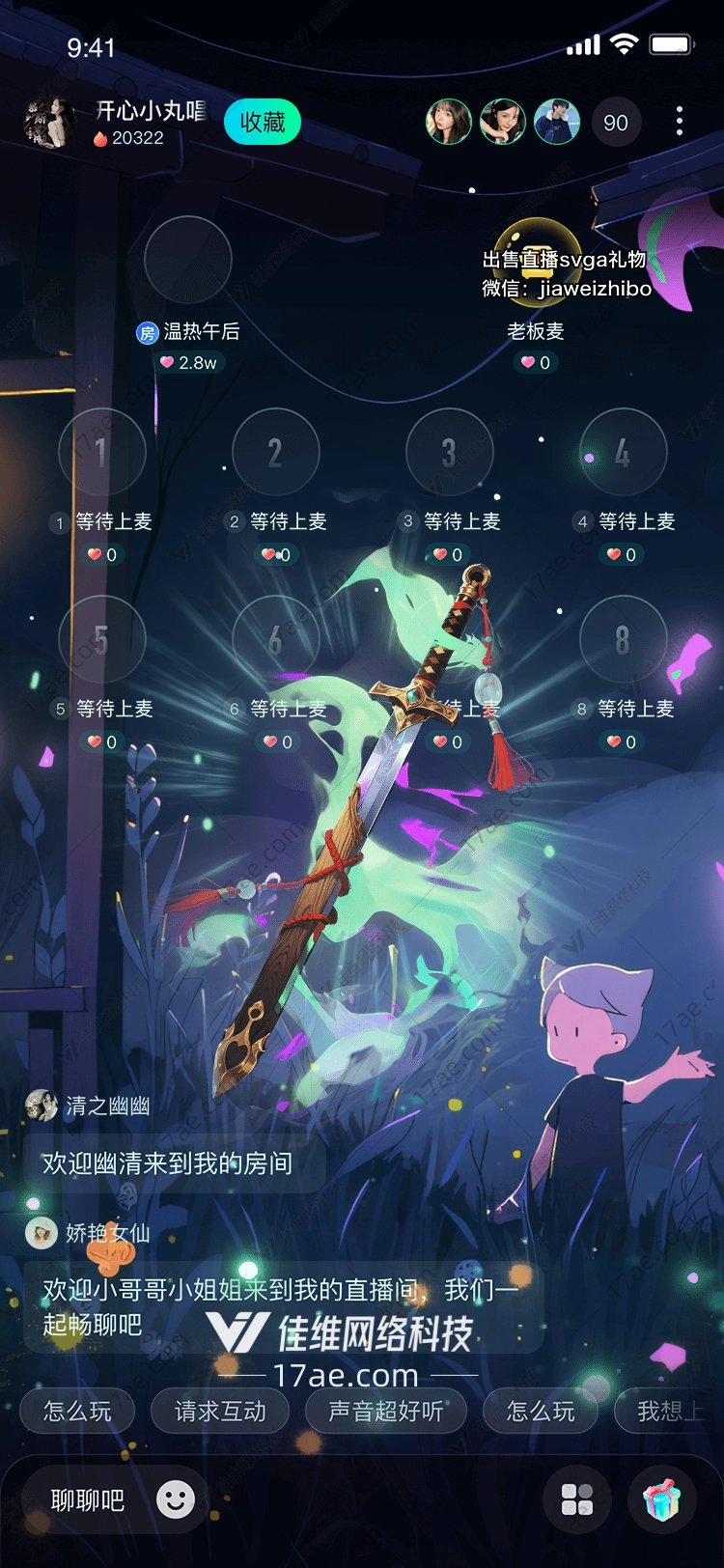Screen dimensions: 724x1568
Task: Send the 请求互动 quick phrase
Action: (x=220, y=1412)
